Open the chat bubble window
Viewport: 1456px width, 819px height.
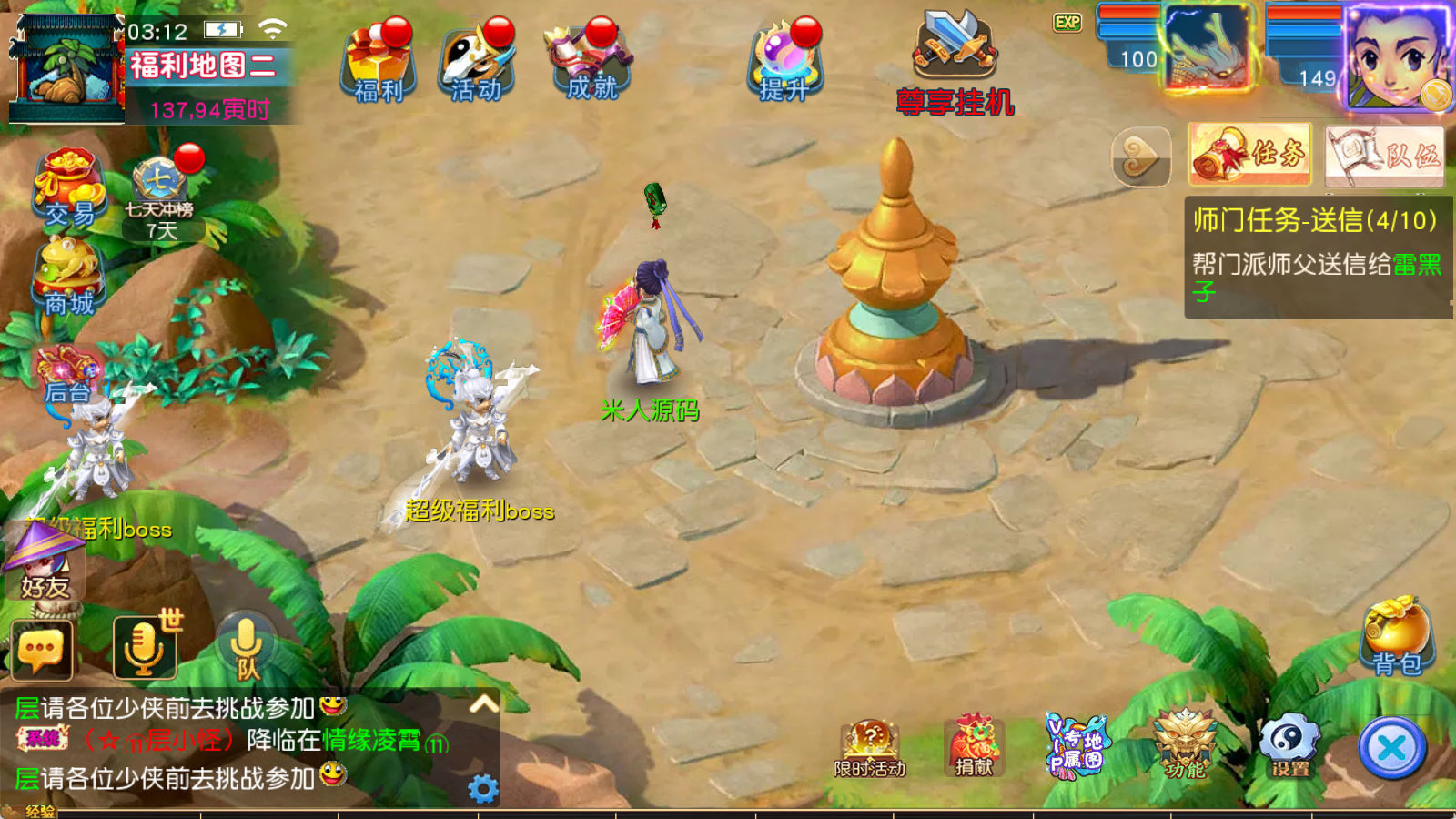click(x=42, y=650)
